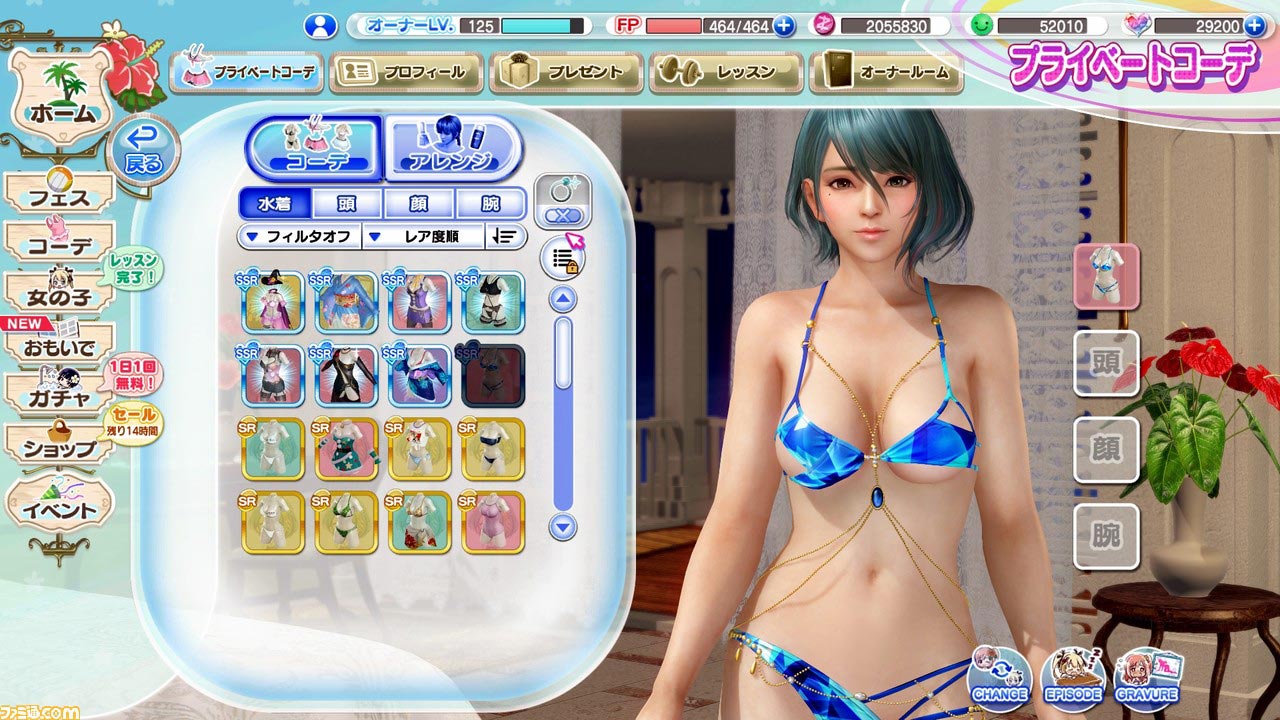Switch to the プロフィール profile tab

[x=406, y=73]
